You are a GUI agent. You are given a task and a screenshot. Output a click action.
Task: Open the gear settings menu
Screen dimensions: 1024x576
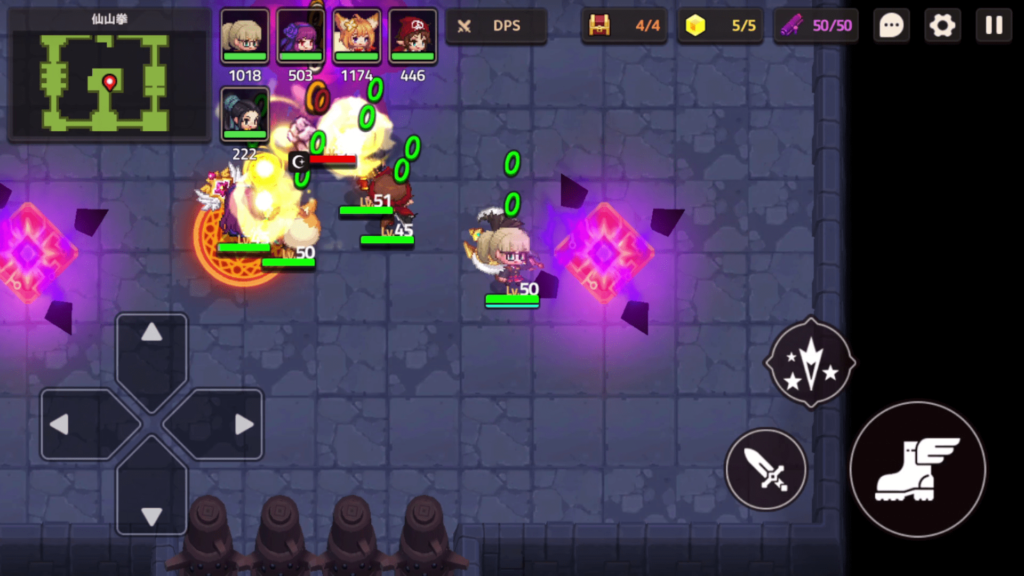942,26
